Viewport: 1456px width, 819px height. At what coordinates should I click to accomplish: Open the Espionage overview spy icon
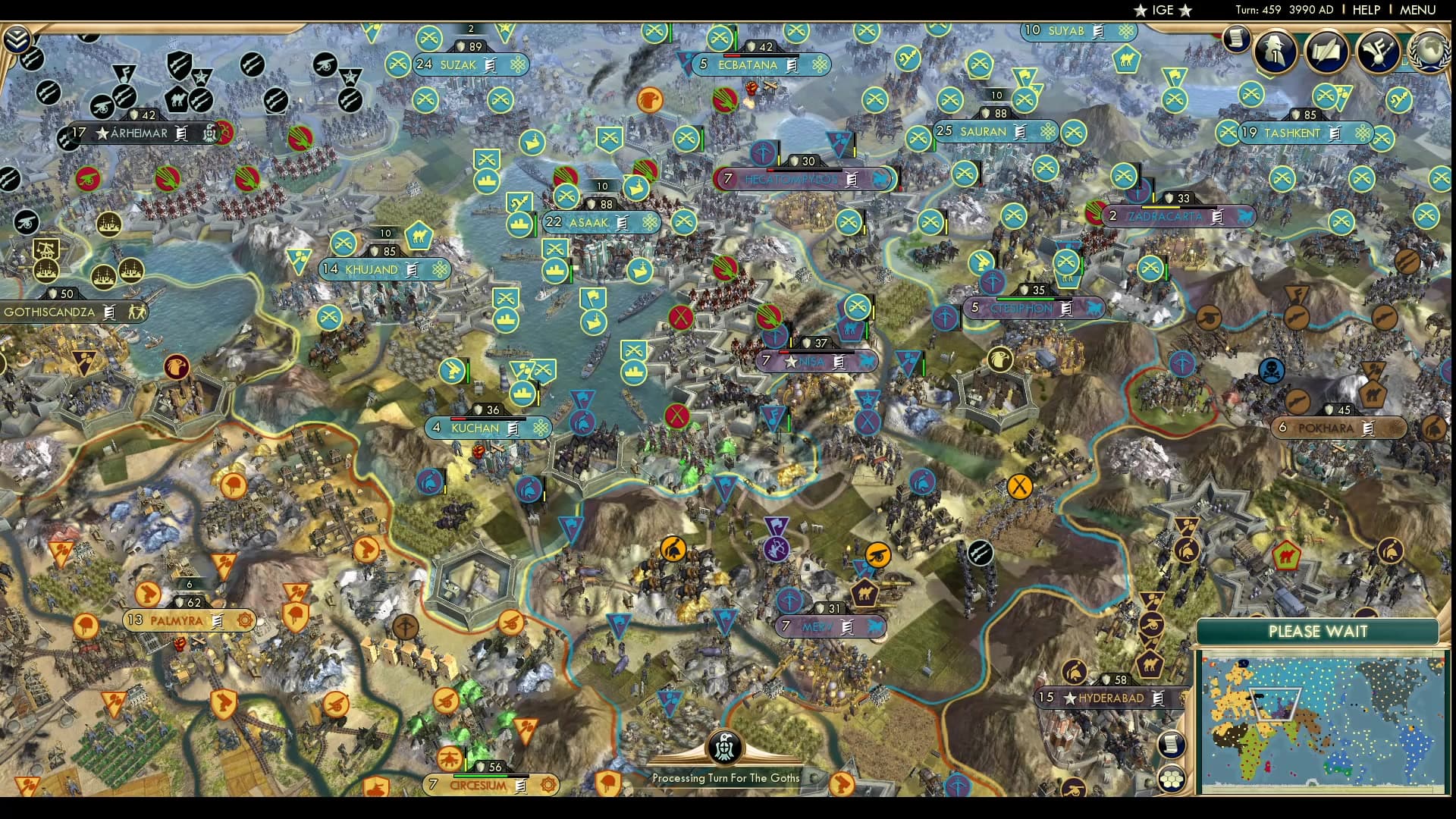click(x=1274, y=49)
